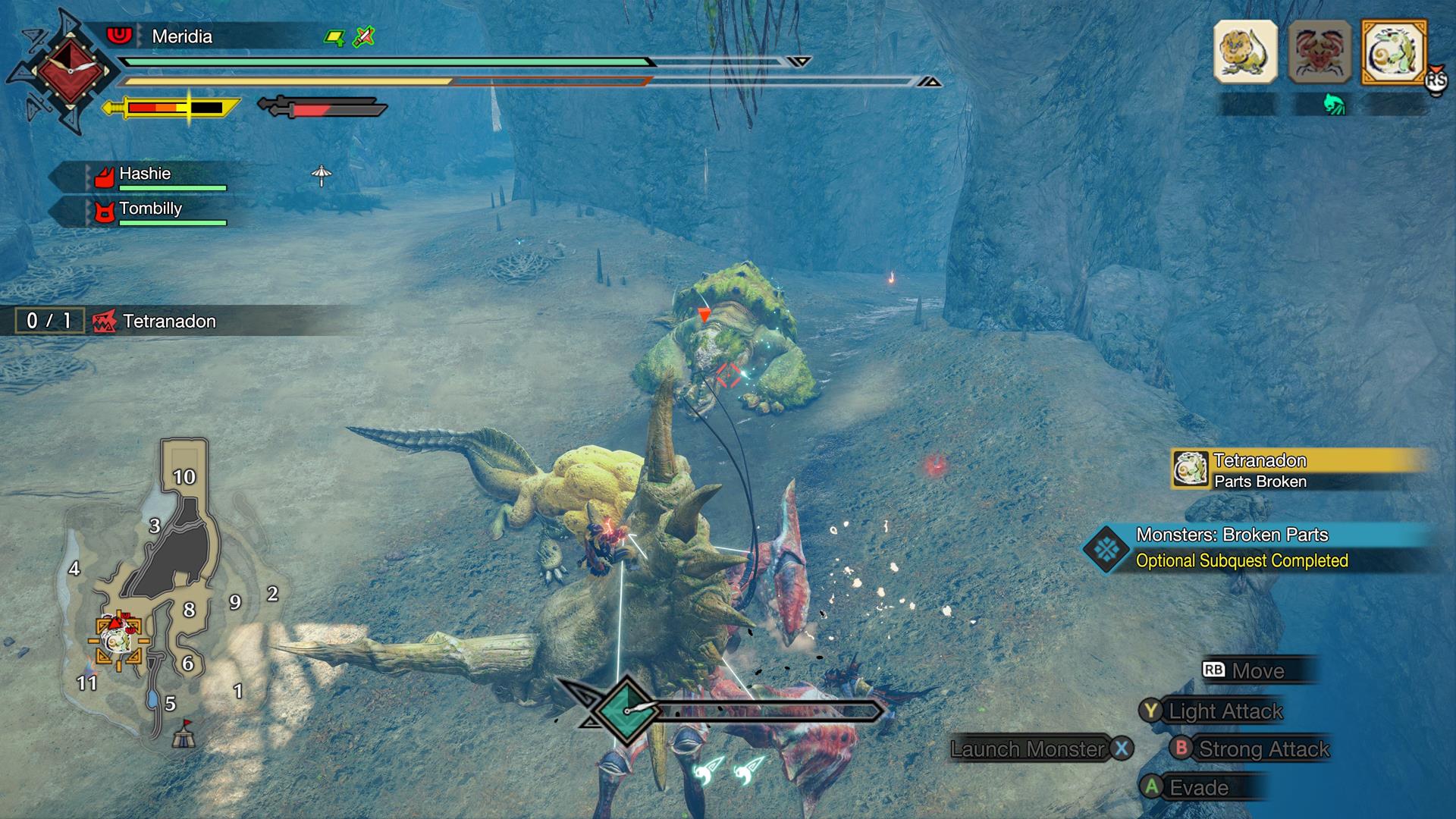Select the red crab monster icon
The height and width of the screenshot is (819, 1456).
[x=1319, y=52]
